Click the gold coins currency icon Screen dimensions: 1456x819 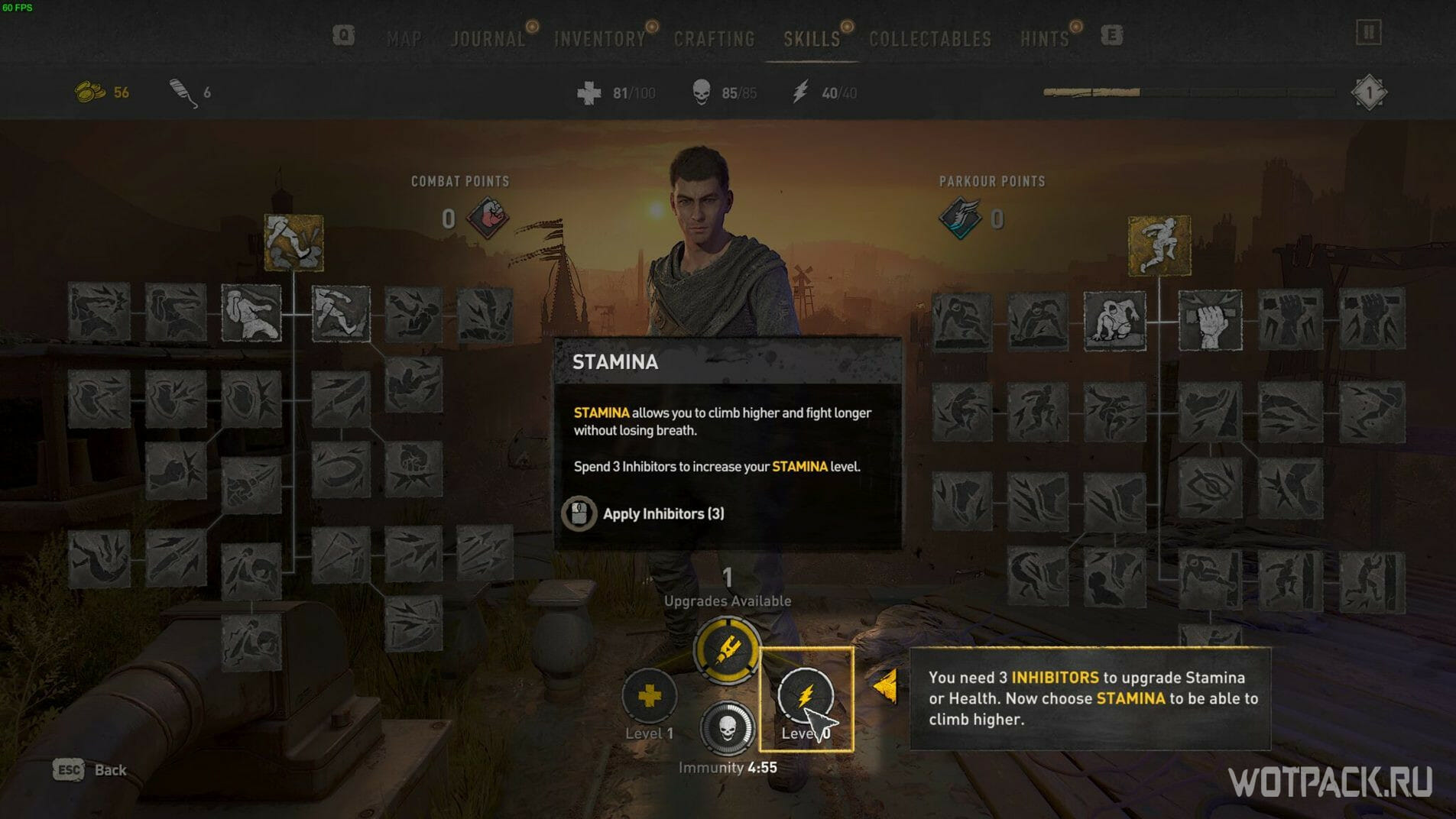point(89,90)
